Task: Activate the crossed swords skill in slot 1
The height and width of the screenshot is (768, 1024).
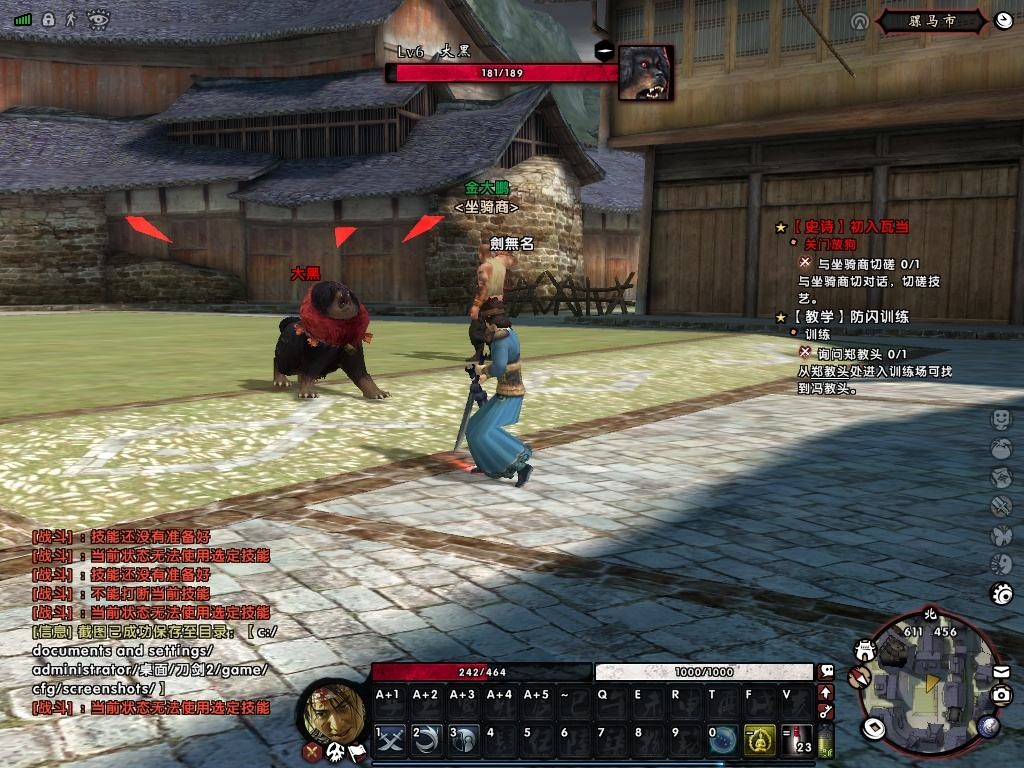Action: point(390,739)
